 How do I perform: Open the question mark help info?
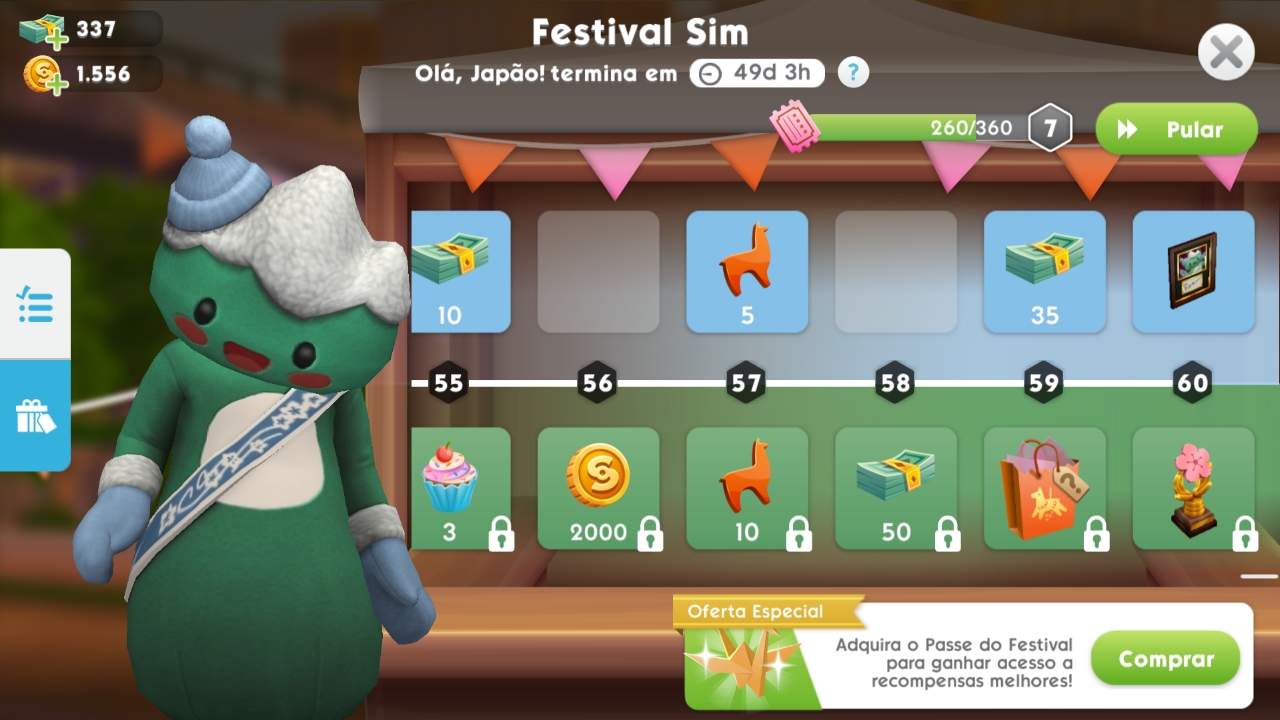click(853, 72)
